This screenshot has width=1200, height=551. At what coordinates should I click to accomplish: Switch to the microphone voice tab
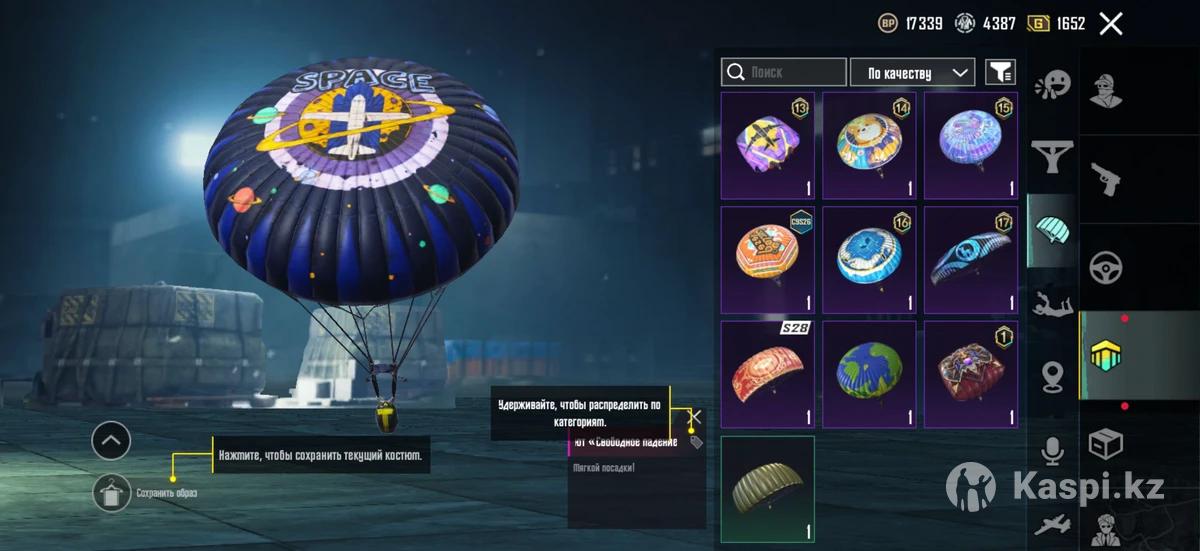(1052, 451)
